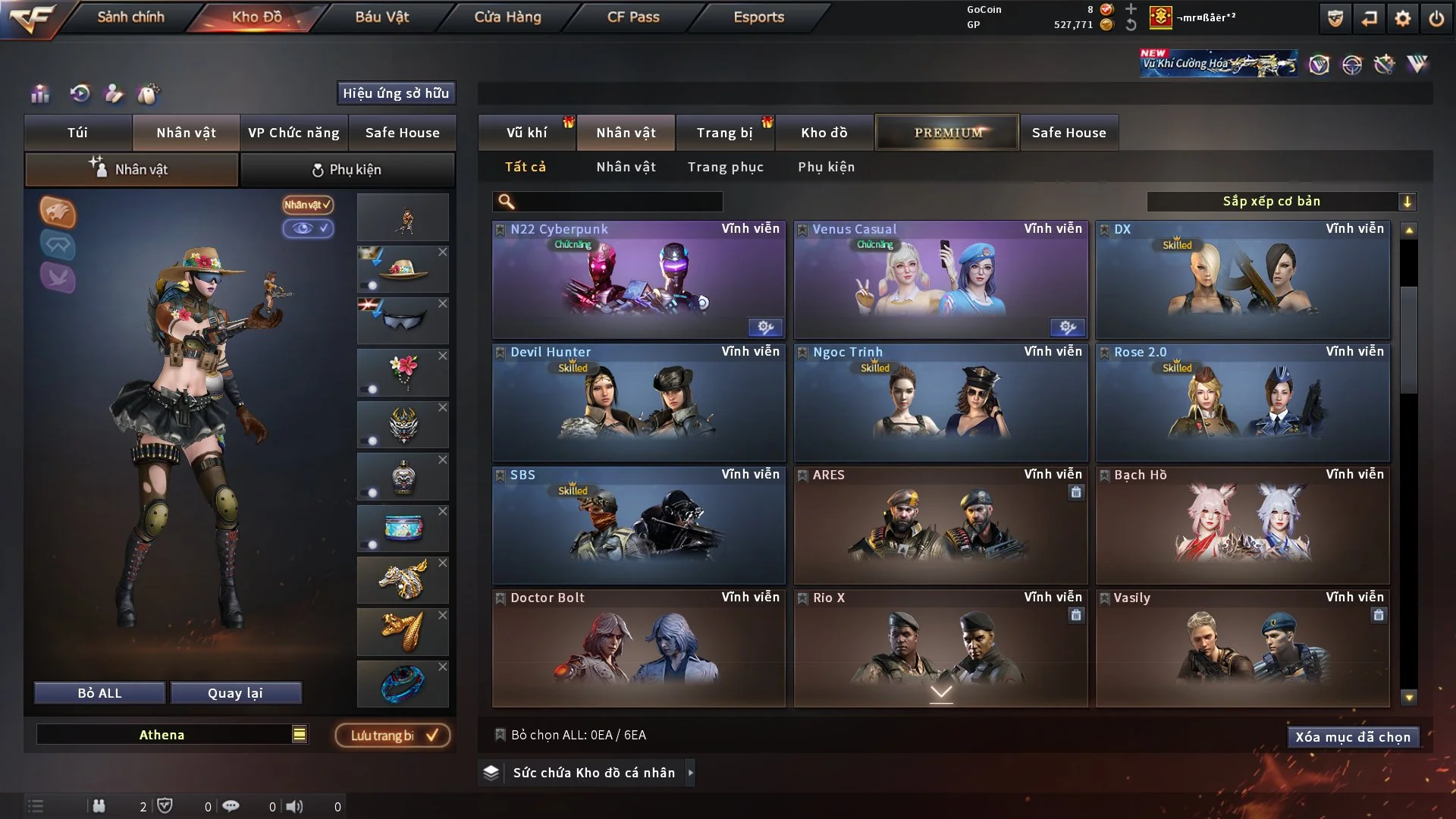Click inside the search input field

[614, 202]
